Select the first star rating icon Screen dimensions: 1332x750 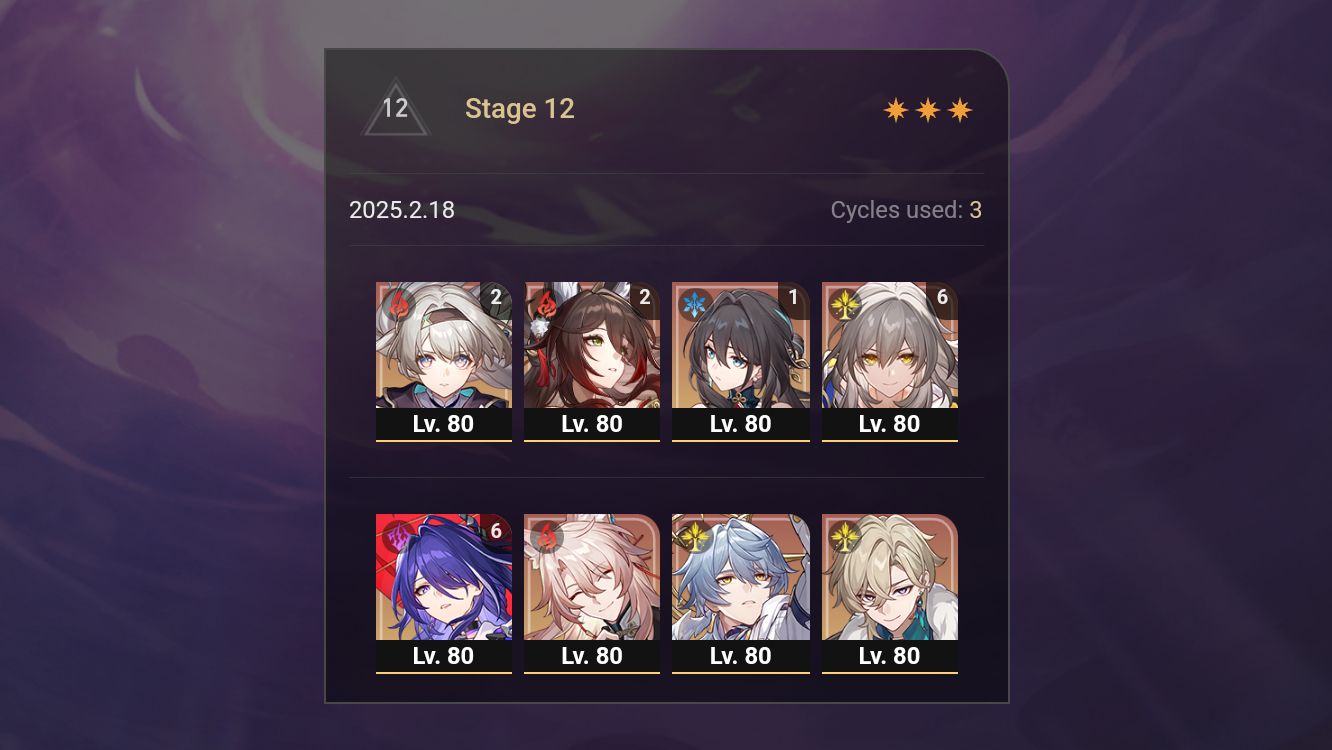[x=894, y=109]
